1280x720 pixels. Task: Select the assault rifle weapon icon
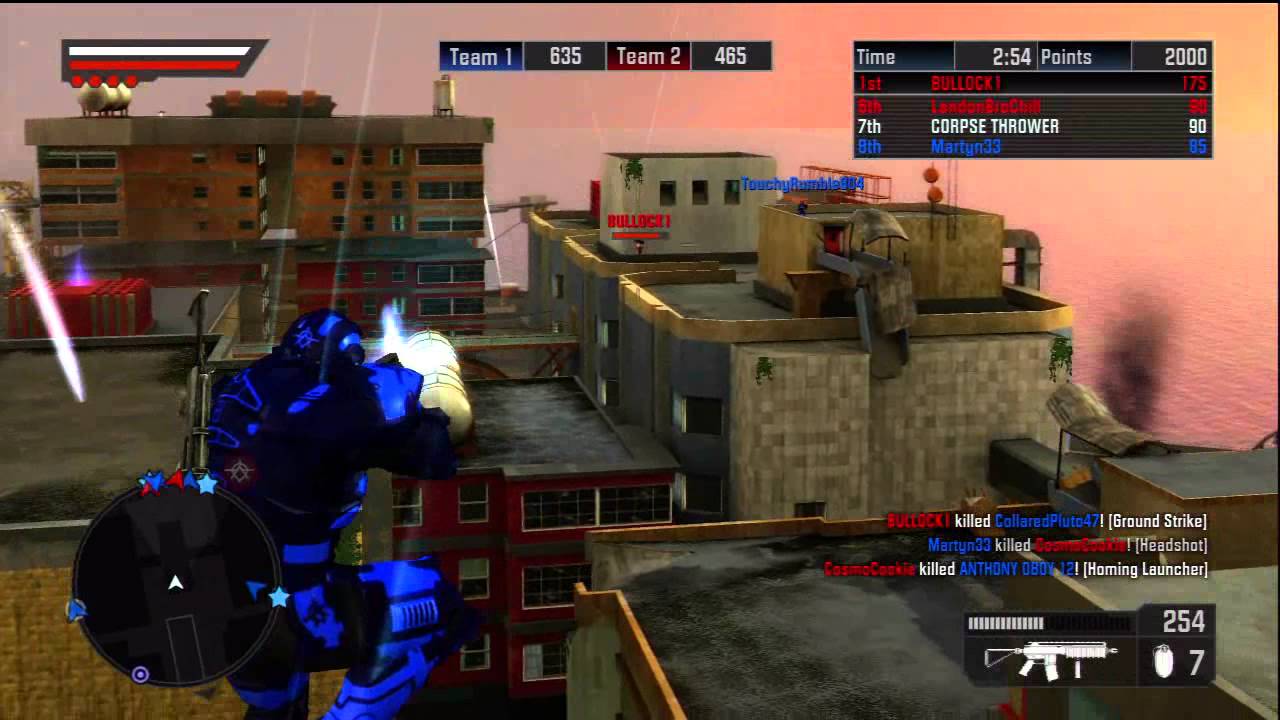point(1050,660)
